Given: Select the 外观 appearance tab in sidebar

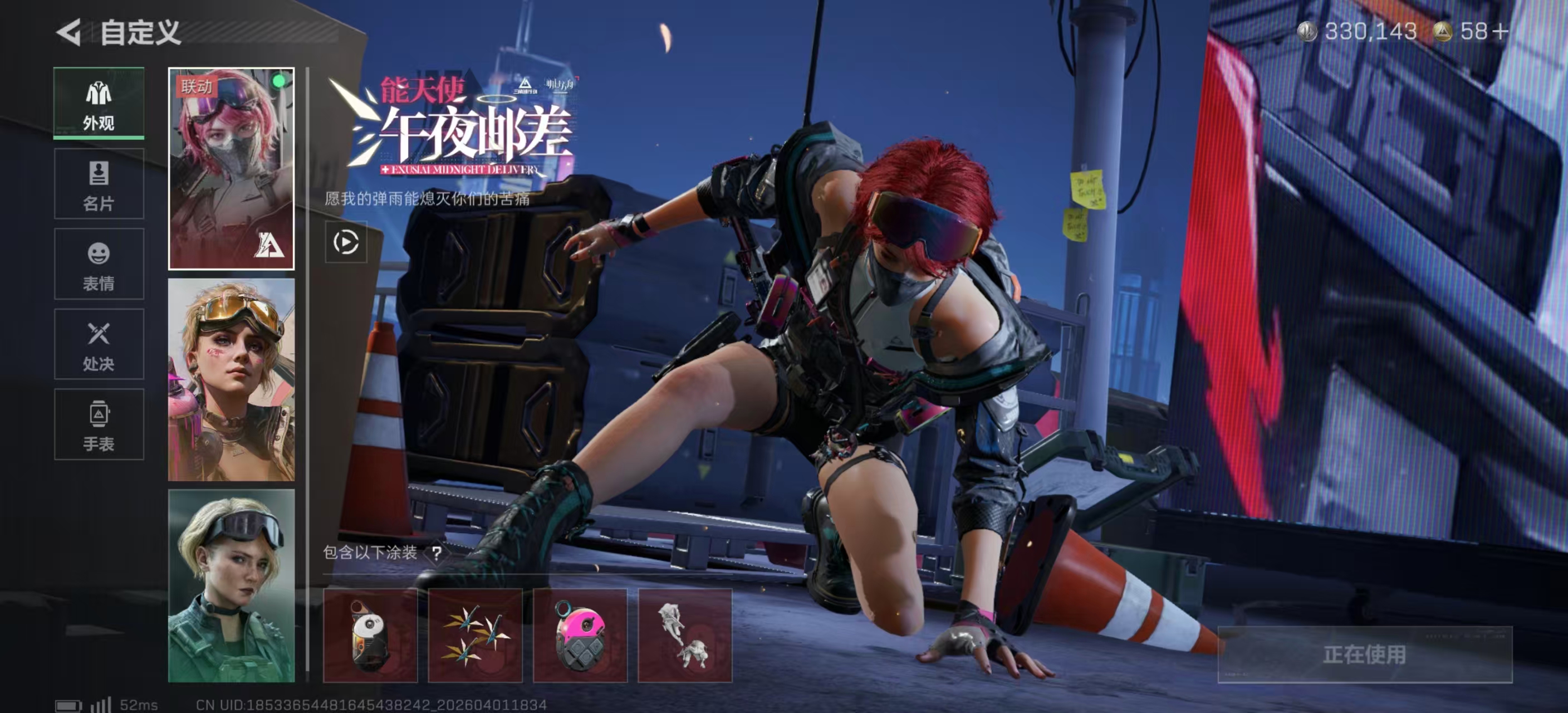Looking at the screenshot, I should pos(99,104).
